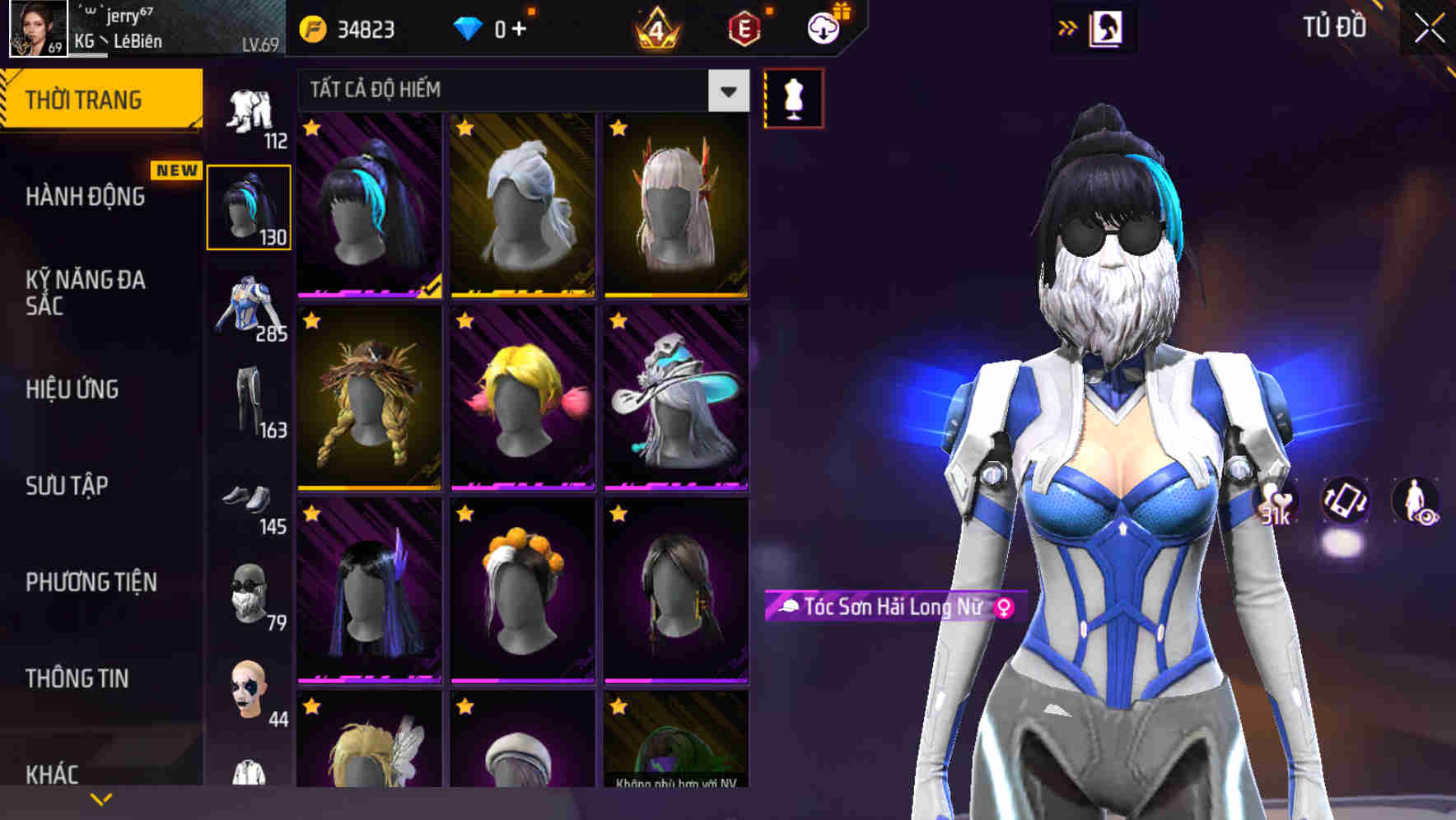Click the cloud download gift button

click(823, 28)
